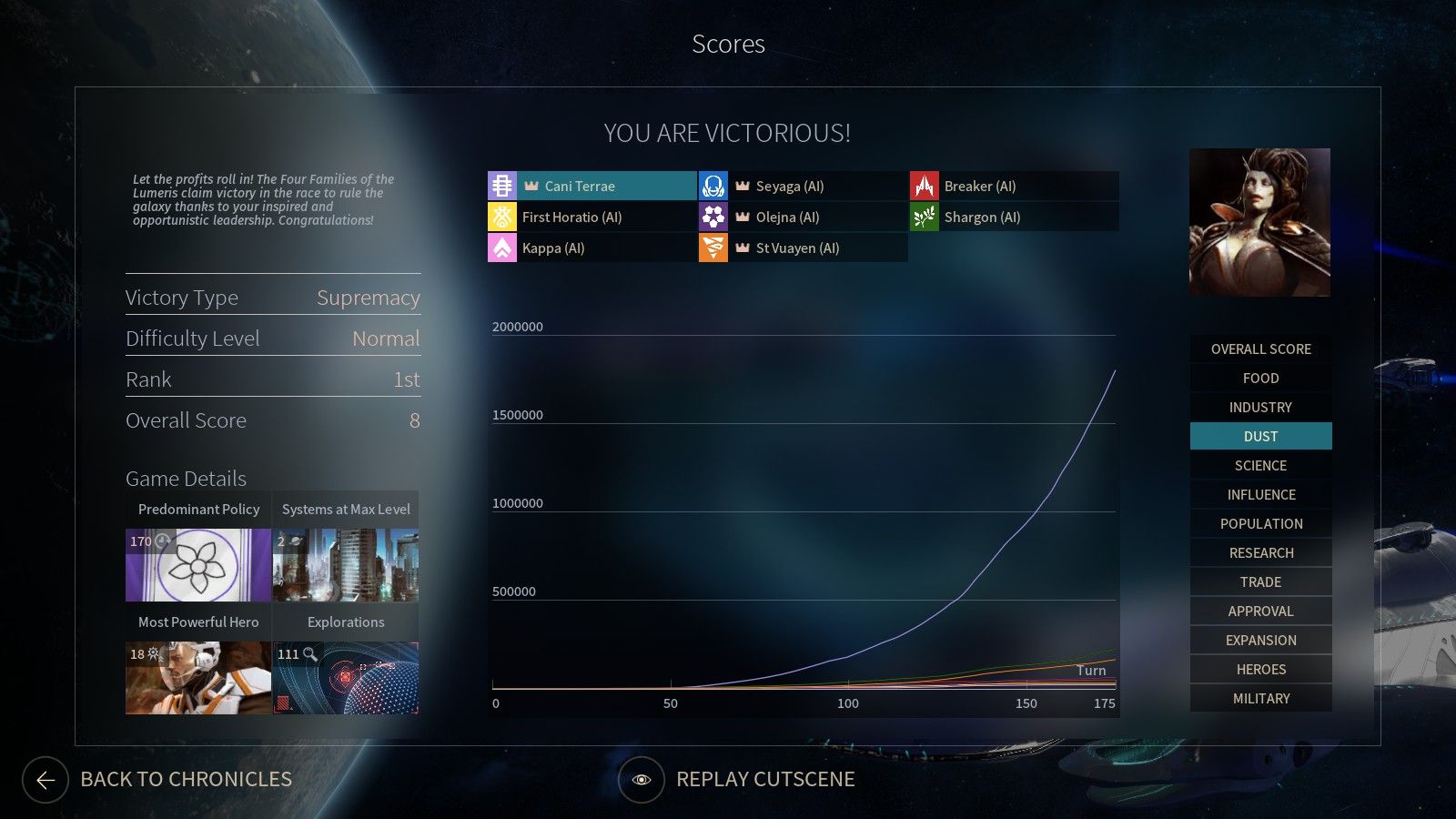This screenshot has width=1456, height=819.
Task: Select the First Horatio (AI) faction emblem
Action: [500, 217]
